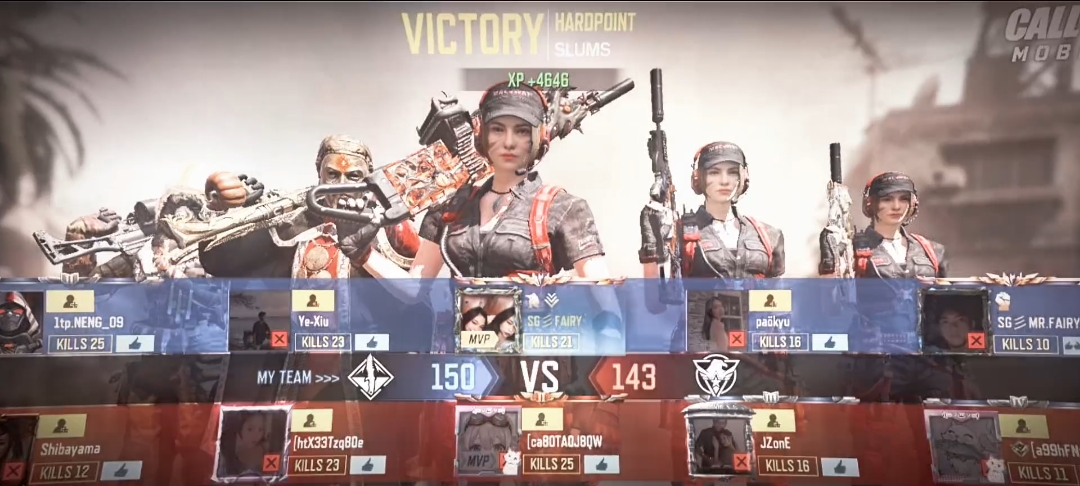
Task: Open paökyu's avatar picture
Action: pos(716,320)
